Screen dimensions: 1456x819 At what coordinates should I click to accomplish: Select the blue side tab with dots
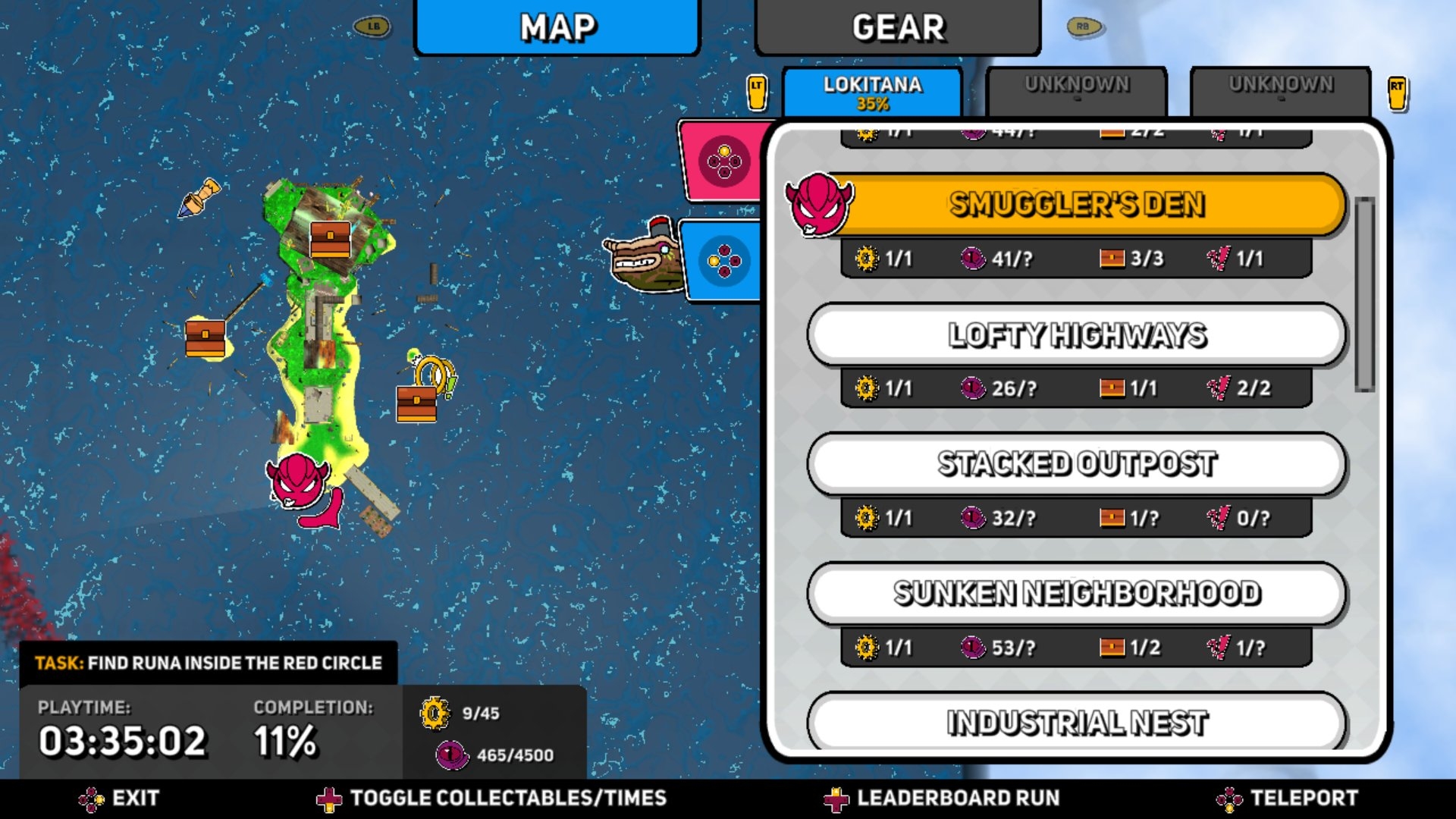pos(723,262)
